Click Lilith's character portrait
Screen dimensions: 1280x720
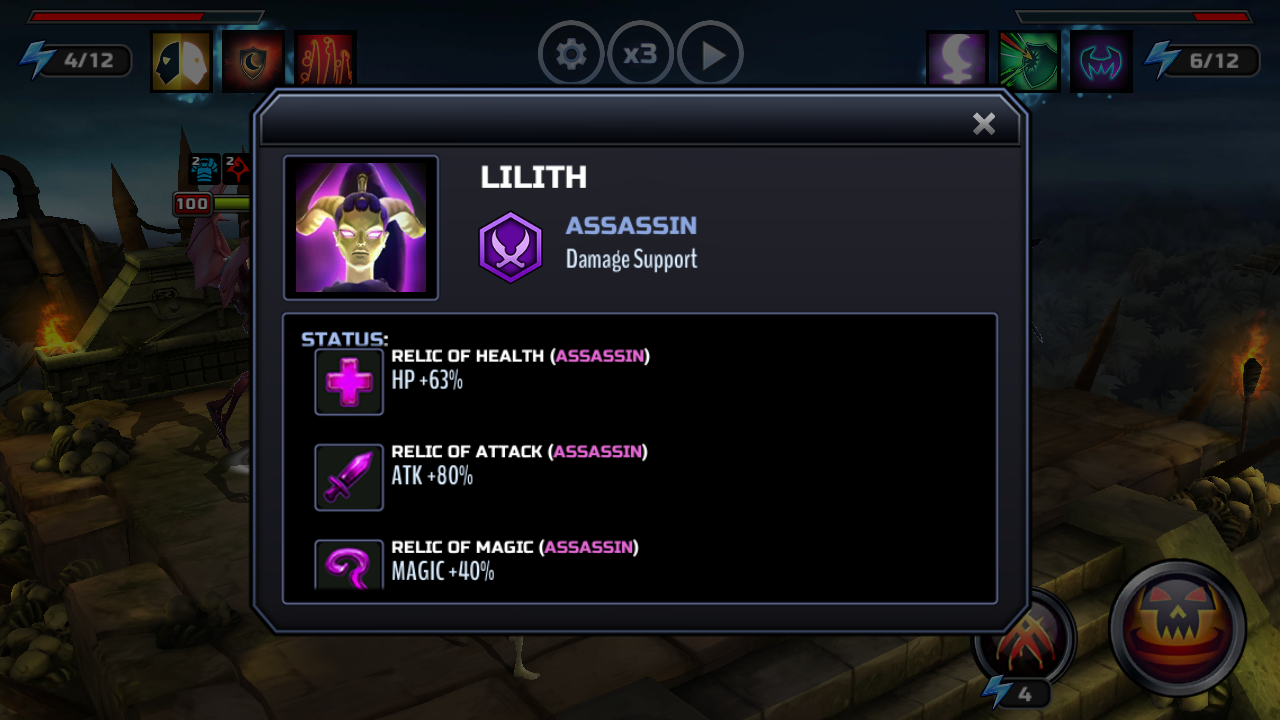361,228
